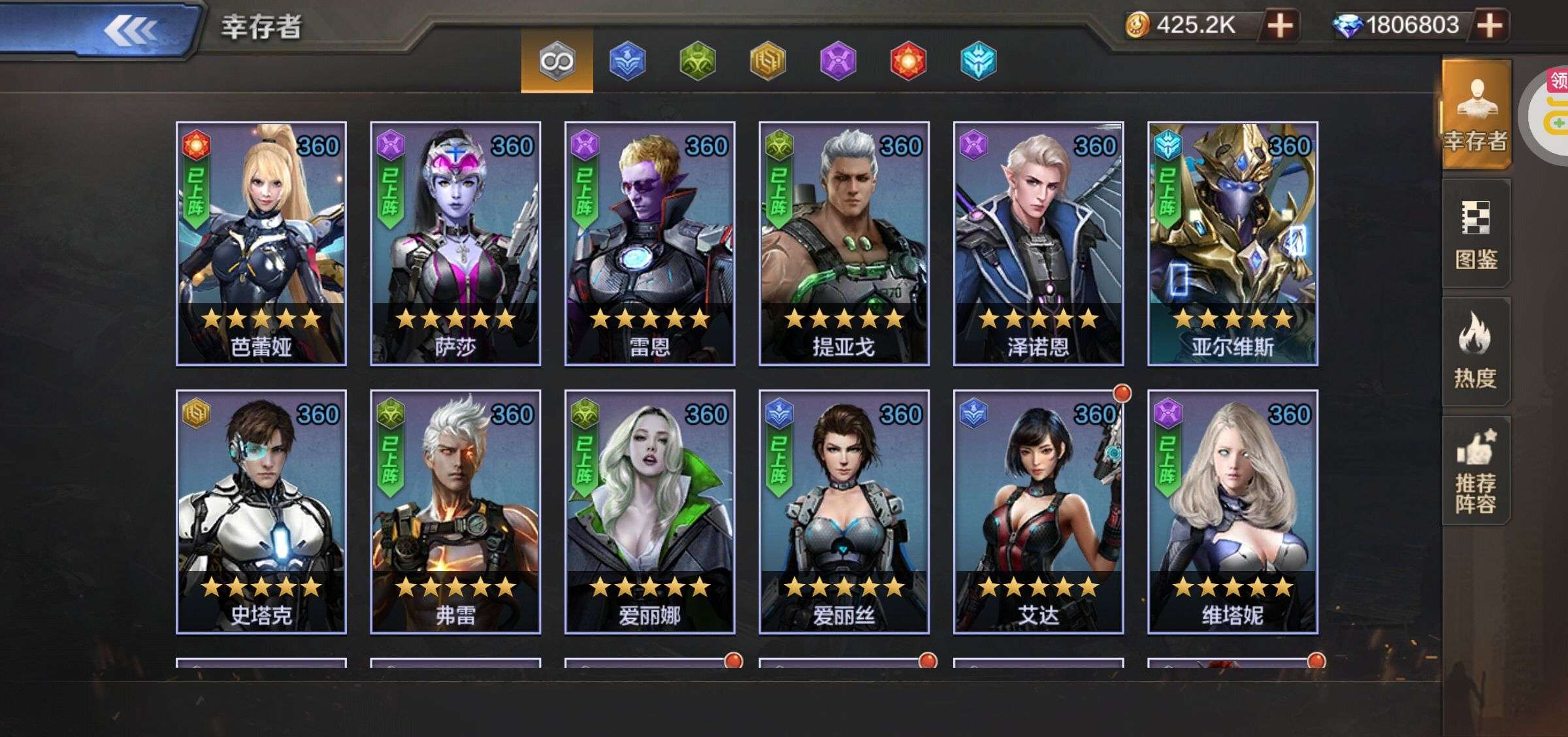Select the 史塔克 survivor card
This screenshot has height=737, width=1568.
pos(261,512)
